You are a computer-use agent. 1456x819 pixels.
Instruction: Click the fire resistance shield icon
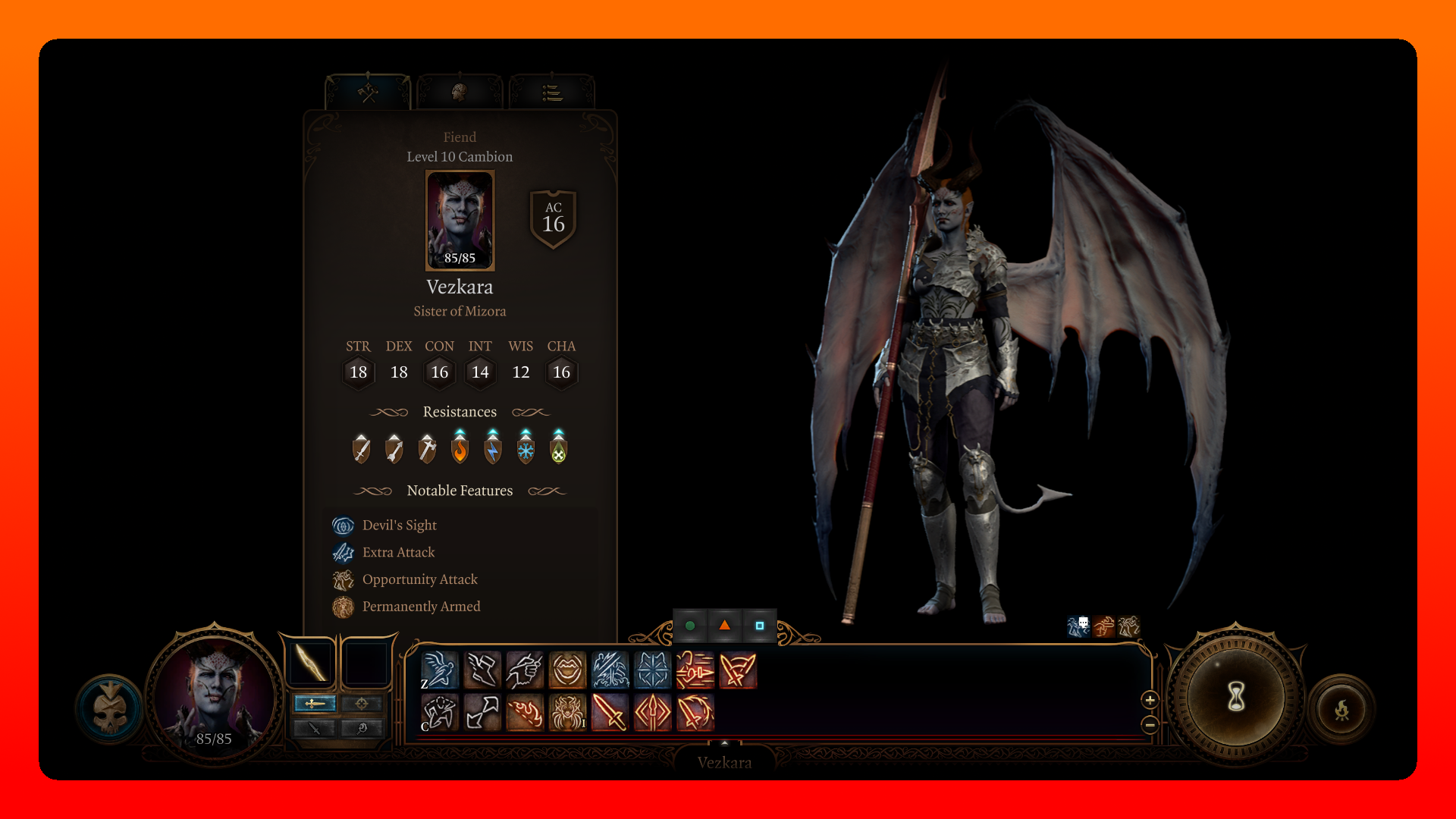click(460, 447)
